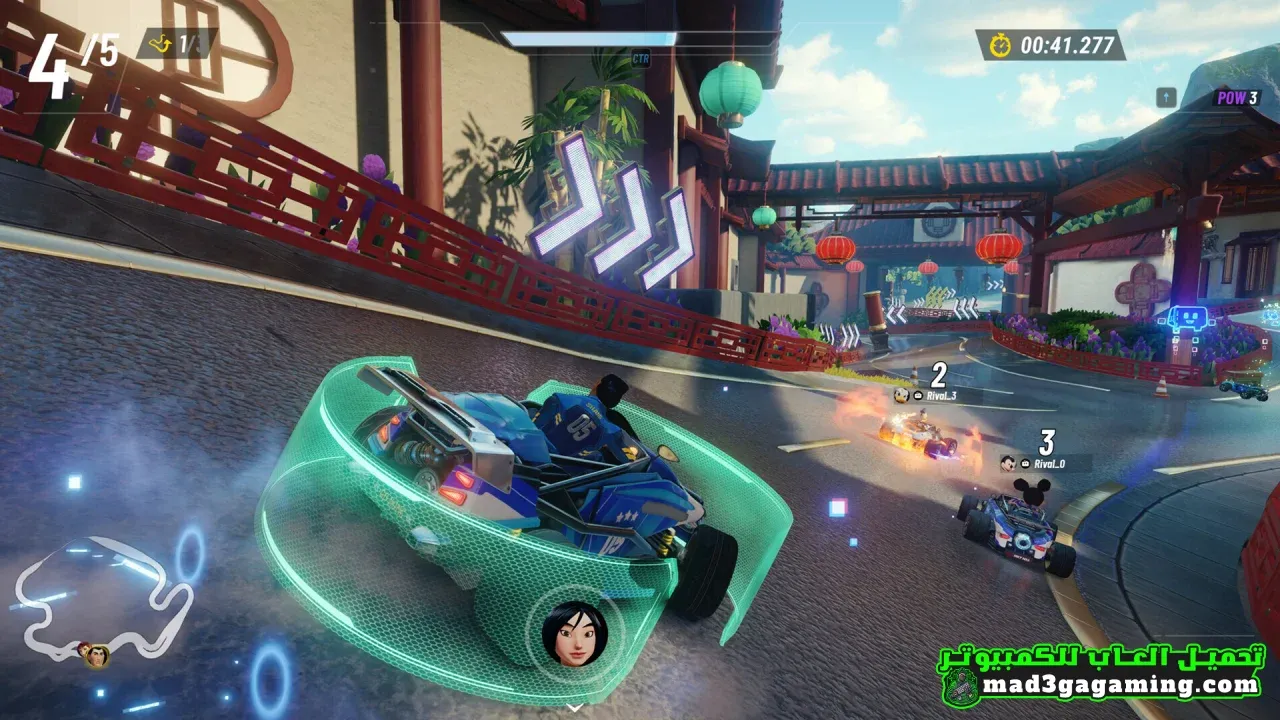Open the mad3gagaming.com watermark link
1280x720 pixels.
[1120, 686]
